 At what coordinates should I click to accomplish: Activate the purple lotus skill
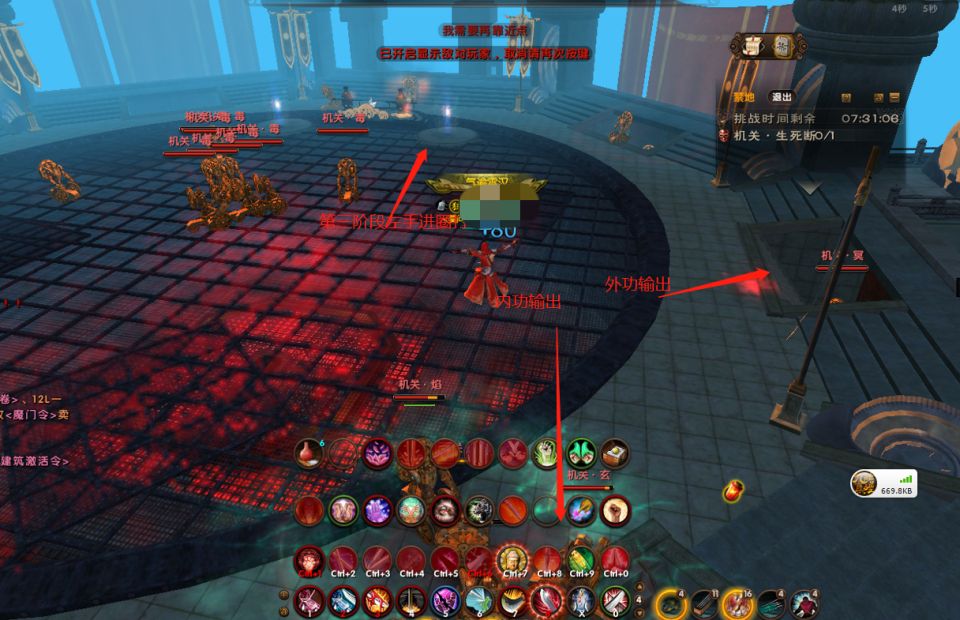[x=377, y=453]
